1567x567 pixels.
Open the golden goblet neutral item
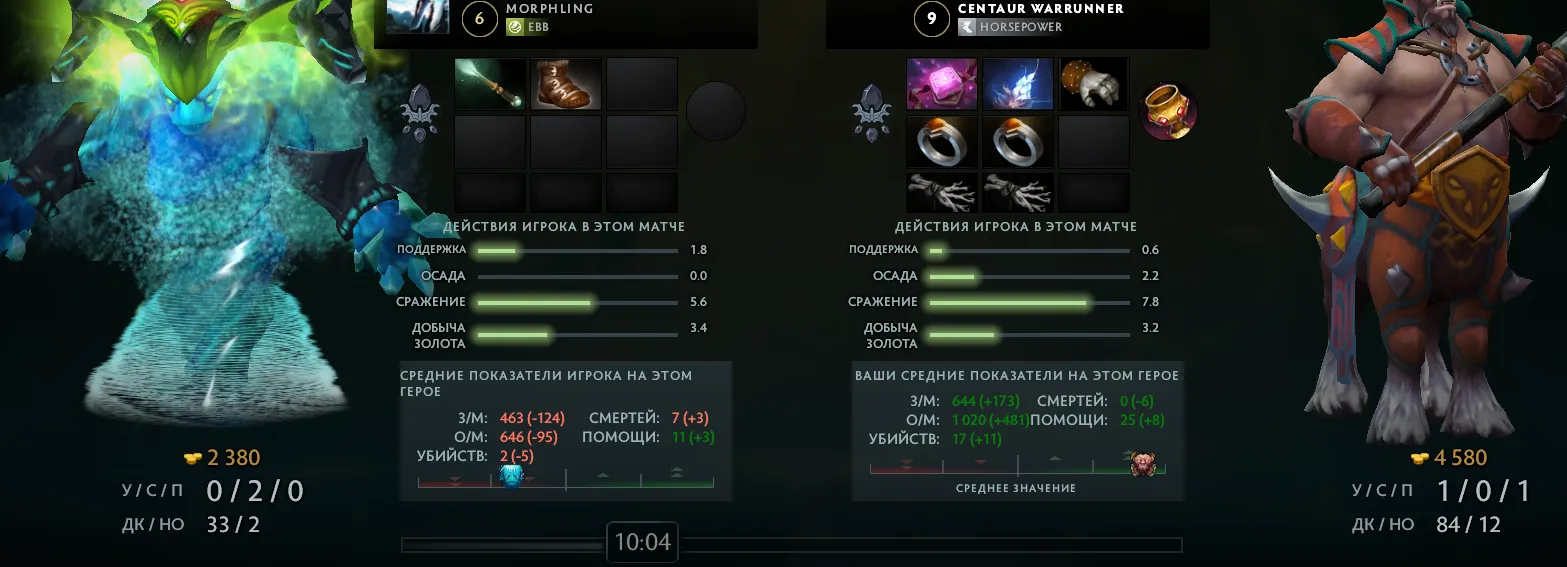tap(1168, 111)
